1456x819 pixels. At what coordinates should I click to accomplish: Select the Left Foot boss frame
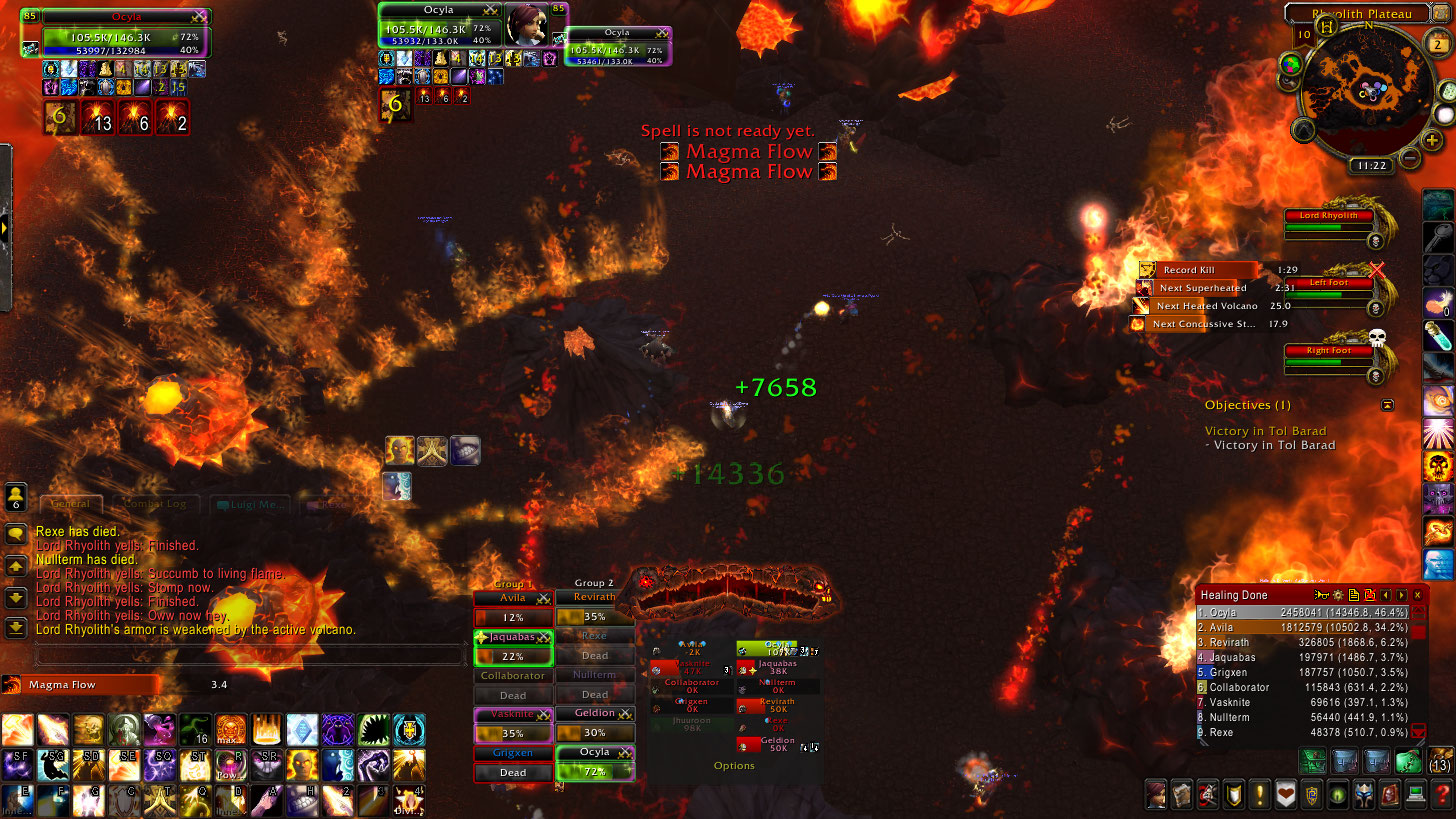[x=1330, y=283]
